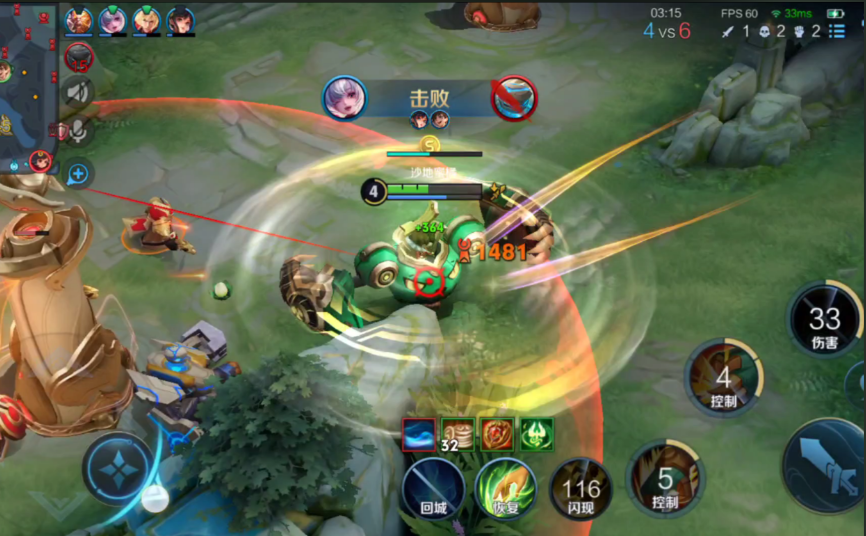The height and width of the screenshot is (536, 866).
Task: Tap the white-haired teammate portrait
Action: pos(113,21)
